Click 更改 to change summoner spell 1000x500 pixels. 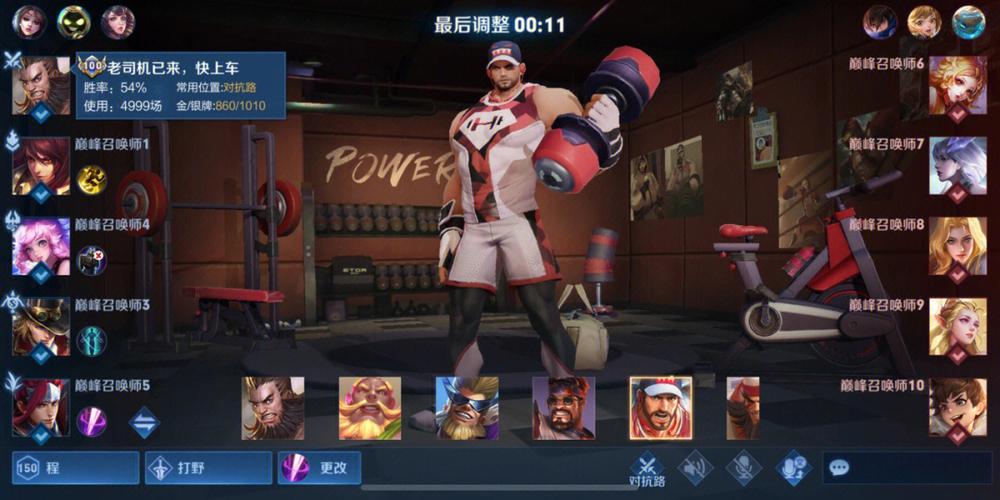click(x=319, y=467)
